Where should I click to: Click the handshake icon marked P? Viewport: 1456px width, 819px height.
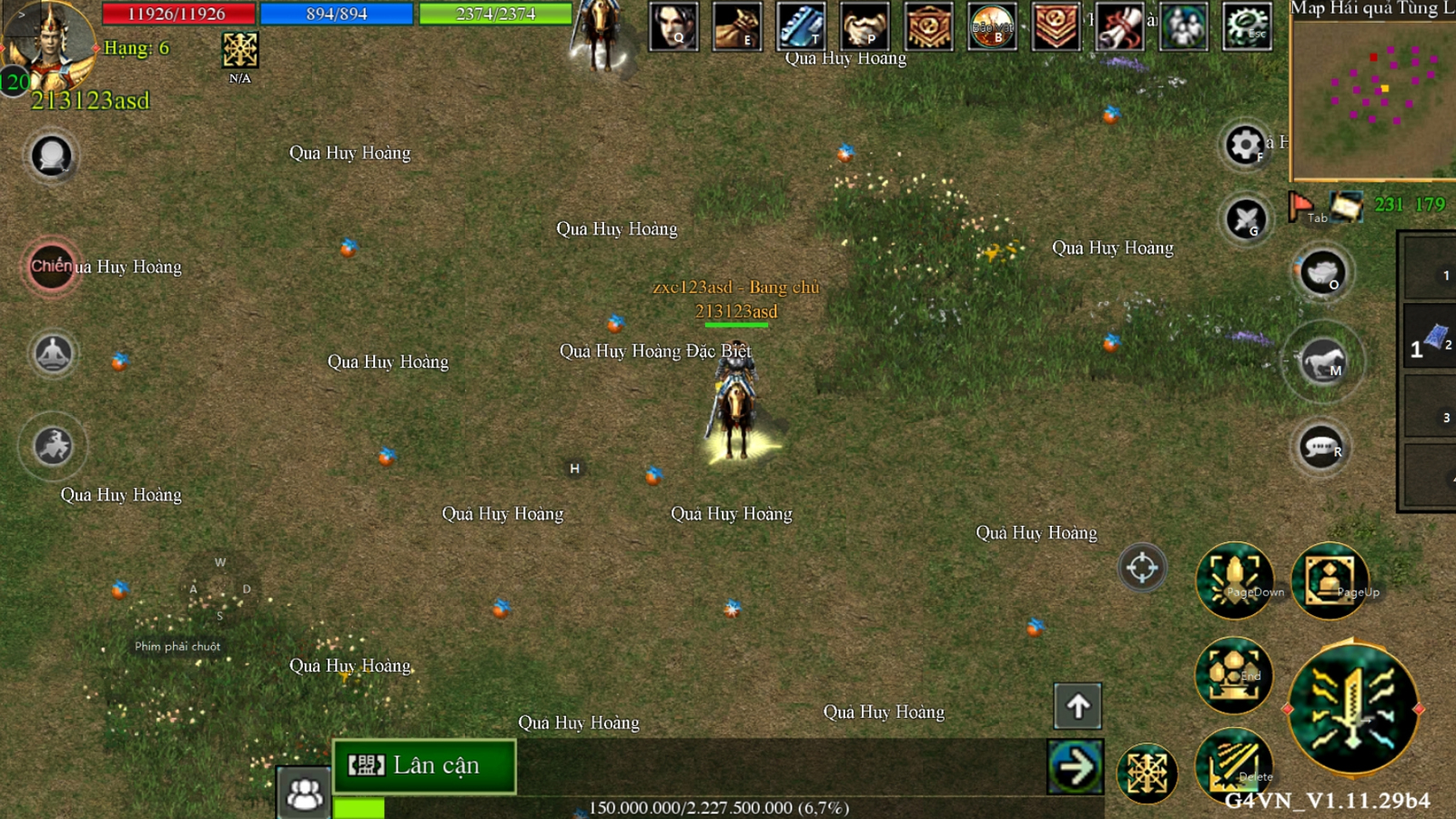pyautogui.click(x=864, y=26)
